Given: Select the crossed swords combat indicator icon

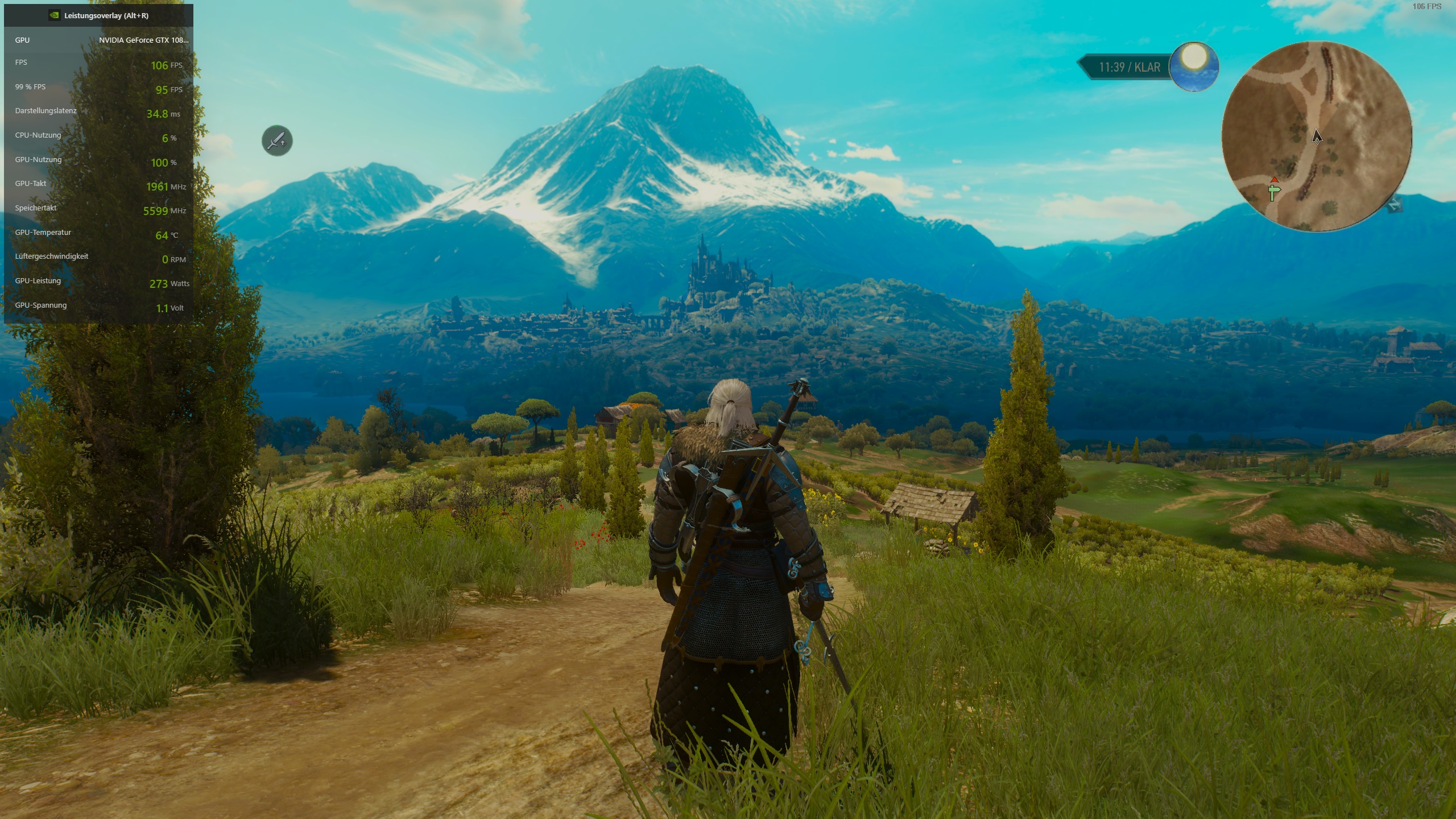Looking at the screenshot, I should [x=276, y=140].
